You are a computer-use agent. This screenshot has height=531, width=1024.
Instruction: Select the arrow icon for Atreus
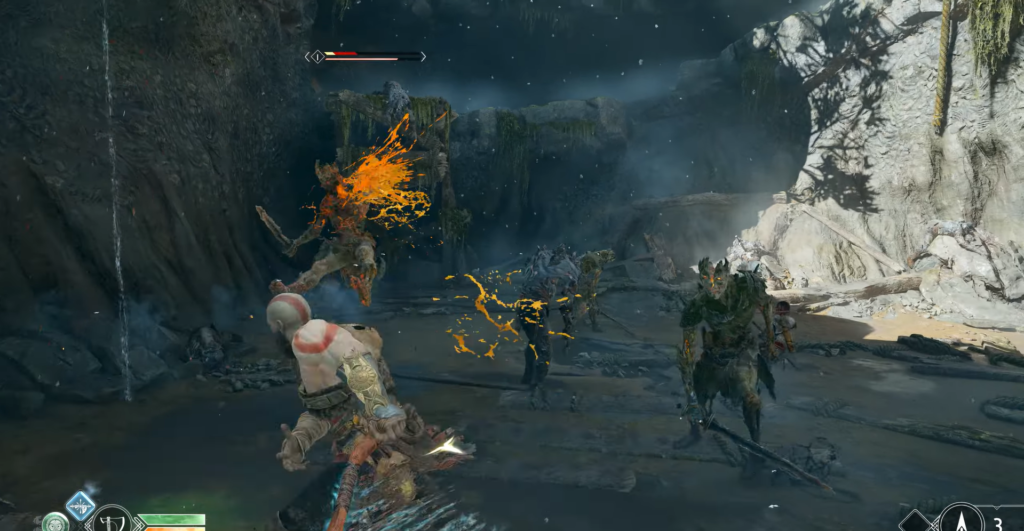[x=961, y=520]
